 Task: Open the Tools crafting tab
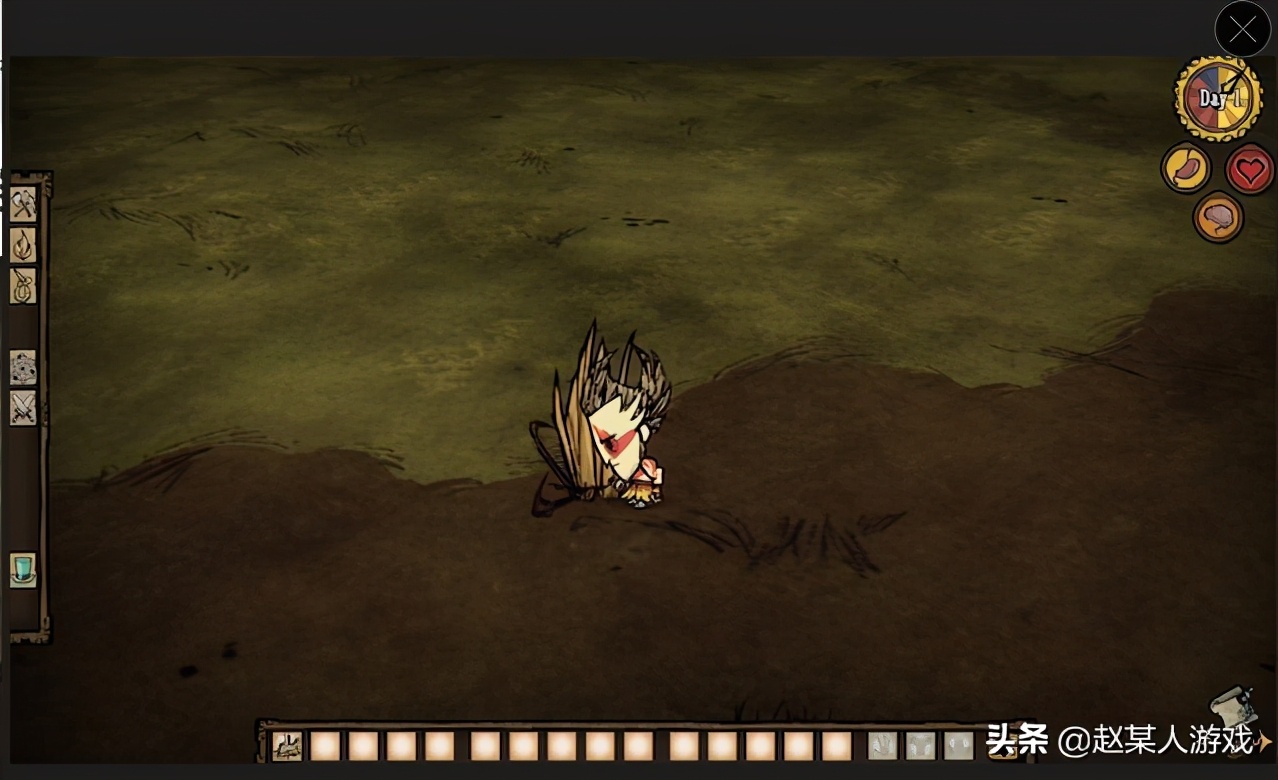pos(23,205)
